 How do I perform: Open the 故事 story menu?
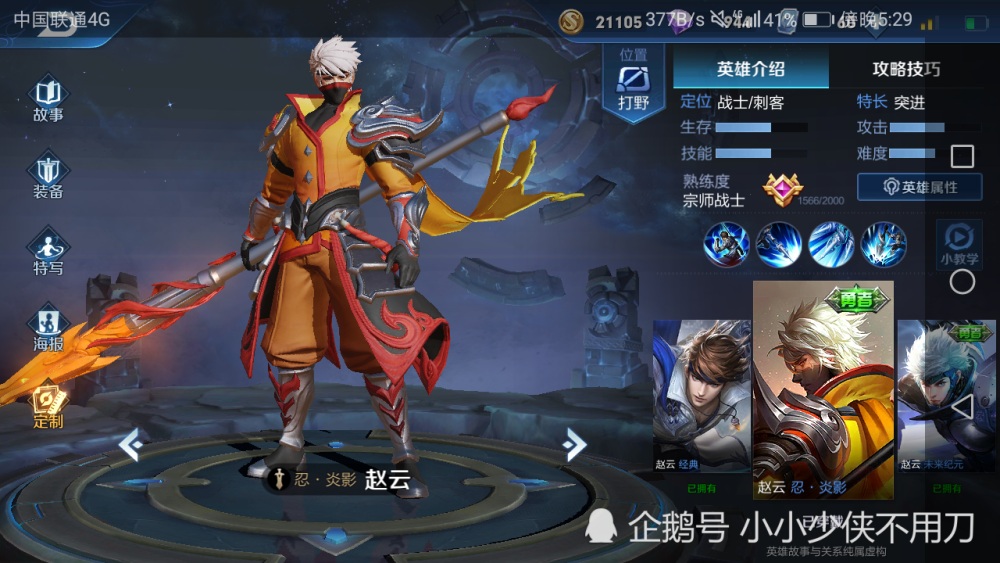[48, 97]
